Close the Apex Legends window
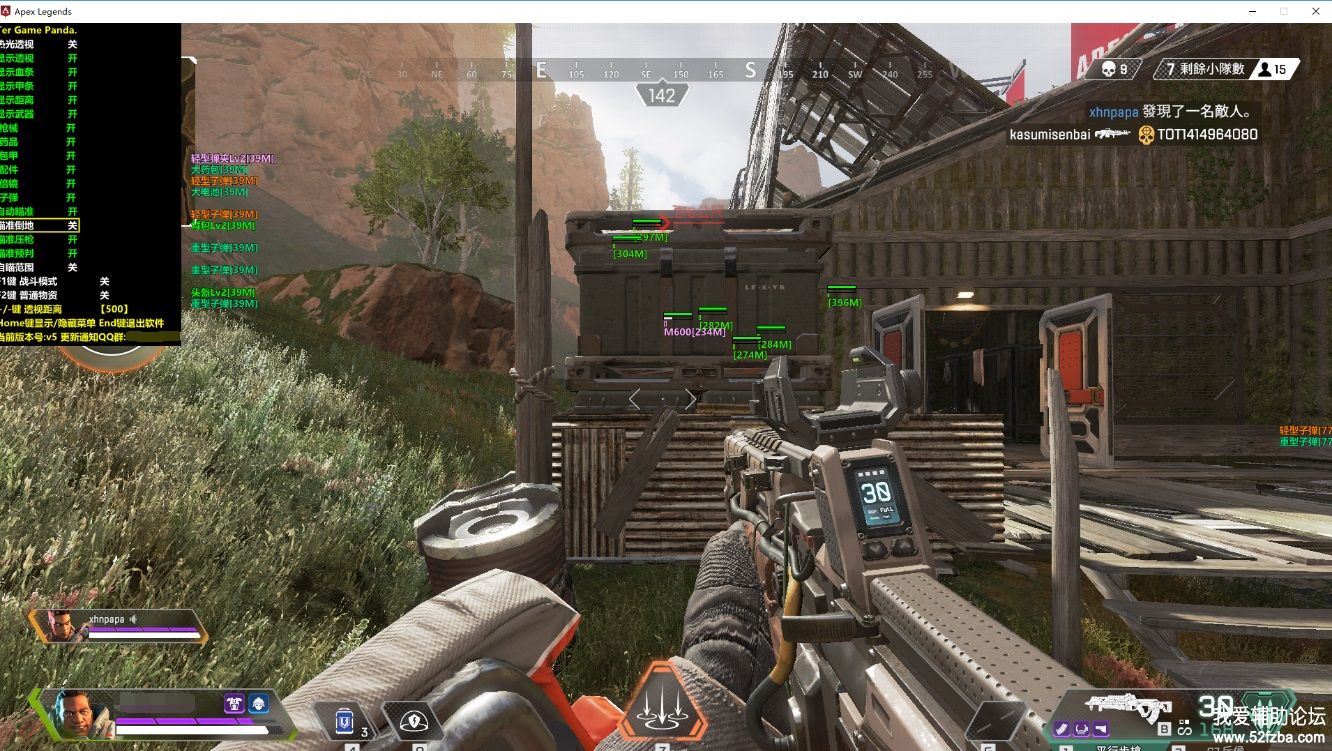 (1313, 11)
